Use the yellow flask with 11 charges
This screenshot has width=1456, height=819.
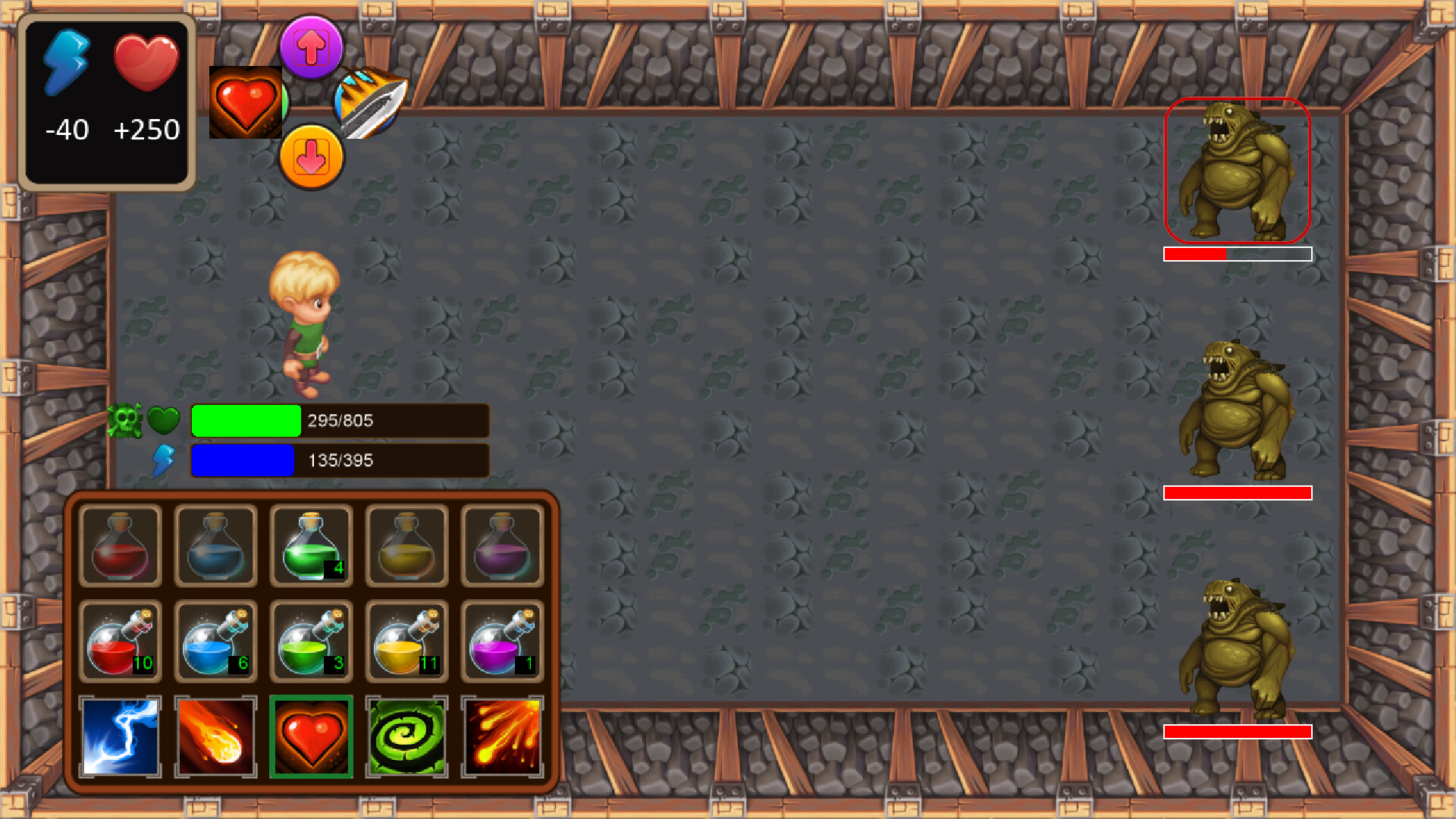tap(406, 639)
